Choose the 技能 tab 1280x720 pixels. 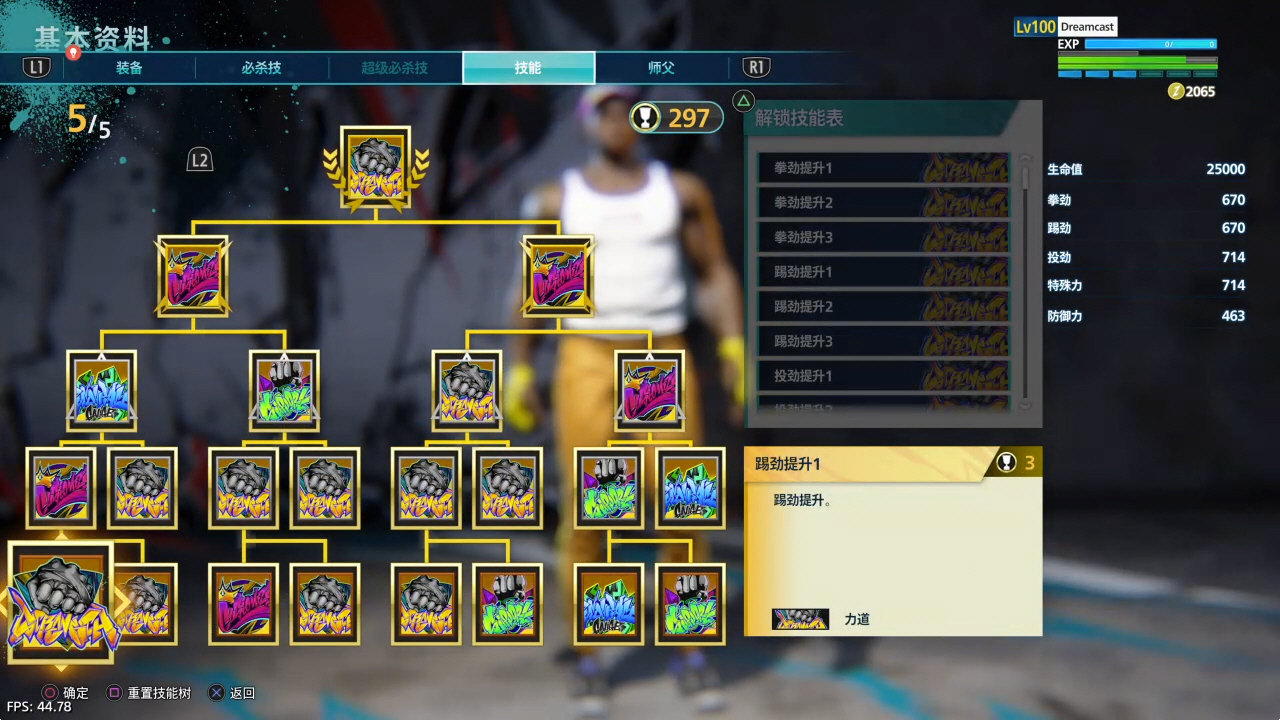528,68
